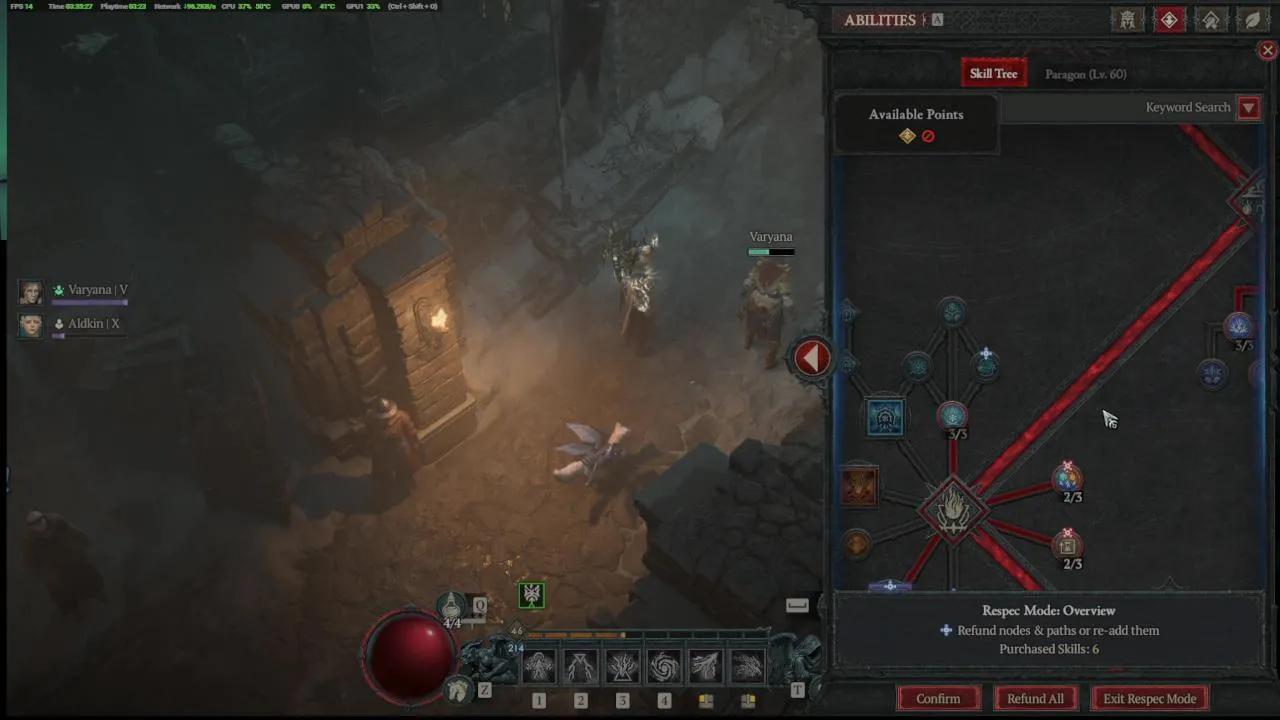Select the teal 3/3 passive node

tap(953, 415)
